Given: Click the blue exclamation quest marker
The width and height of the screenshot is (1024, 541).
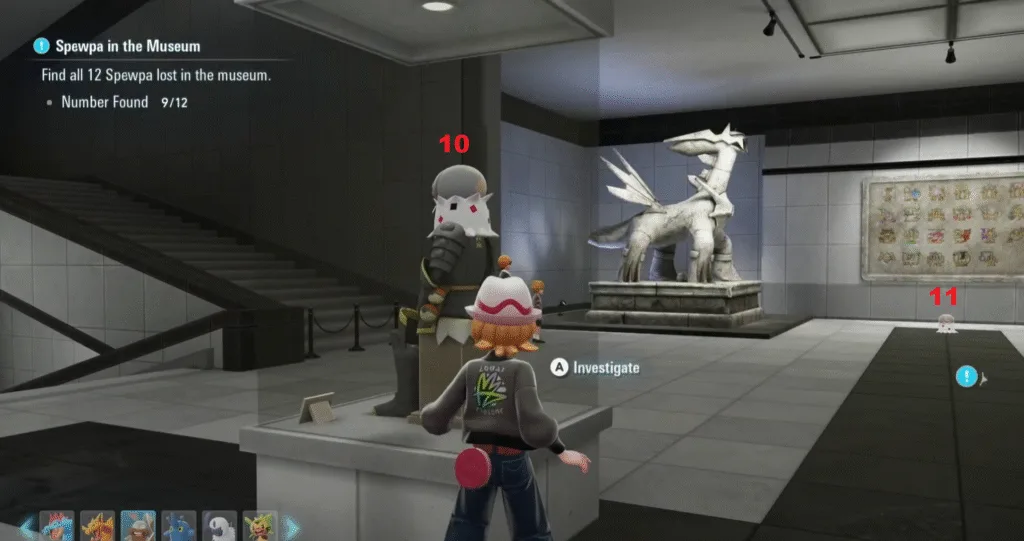Looking at the screenshot, I should (x=966, y=377).
